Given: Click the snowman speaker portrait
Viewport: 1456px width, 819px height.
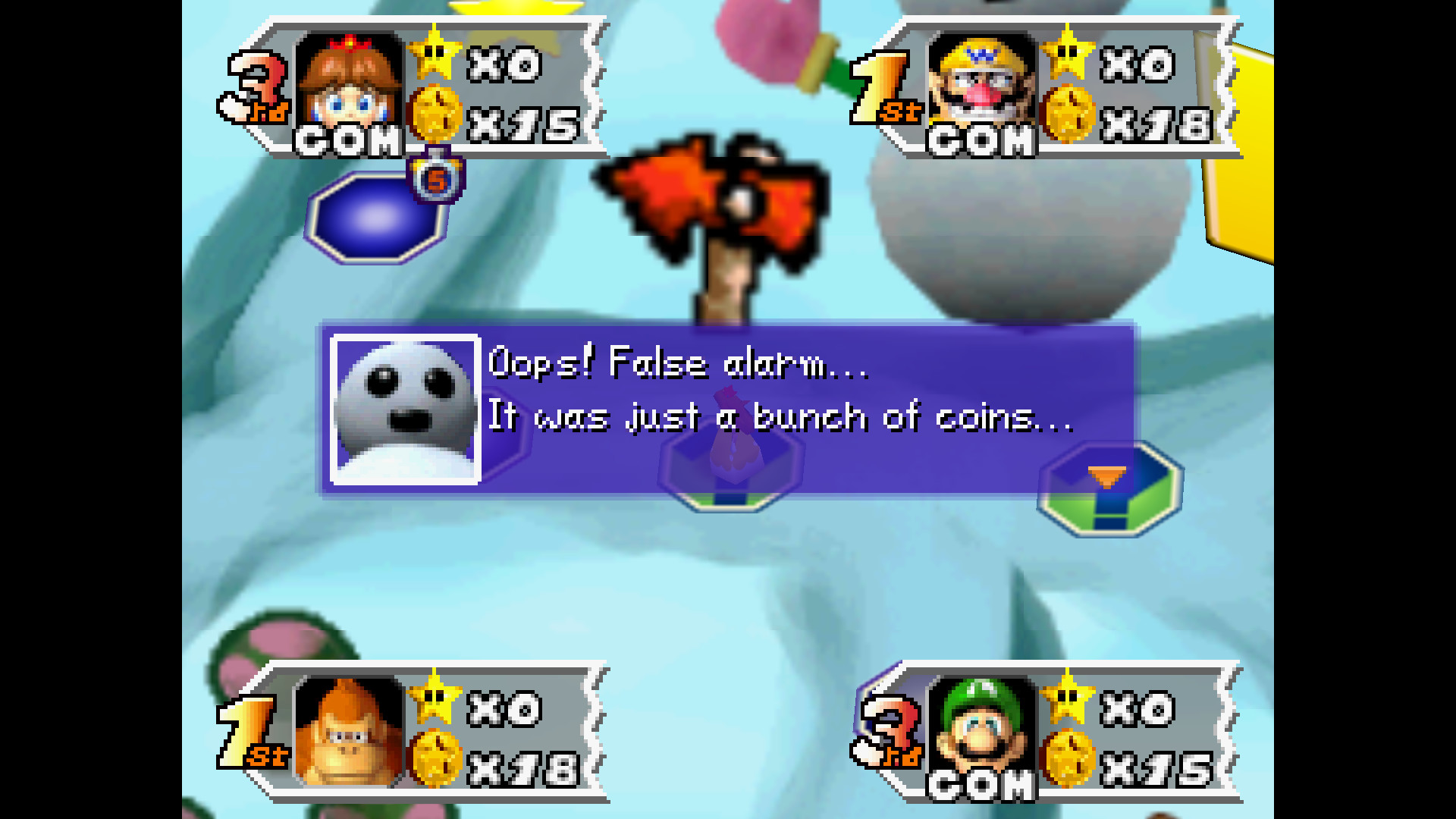Looking at the screenshot, I should [406, 409].
